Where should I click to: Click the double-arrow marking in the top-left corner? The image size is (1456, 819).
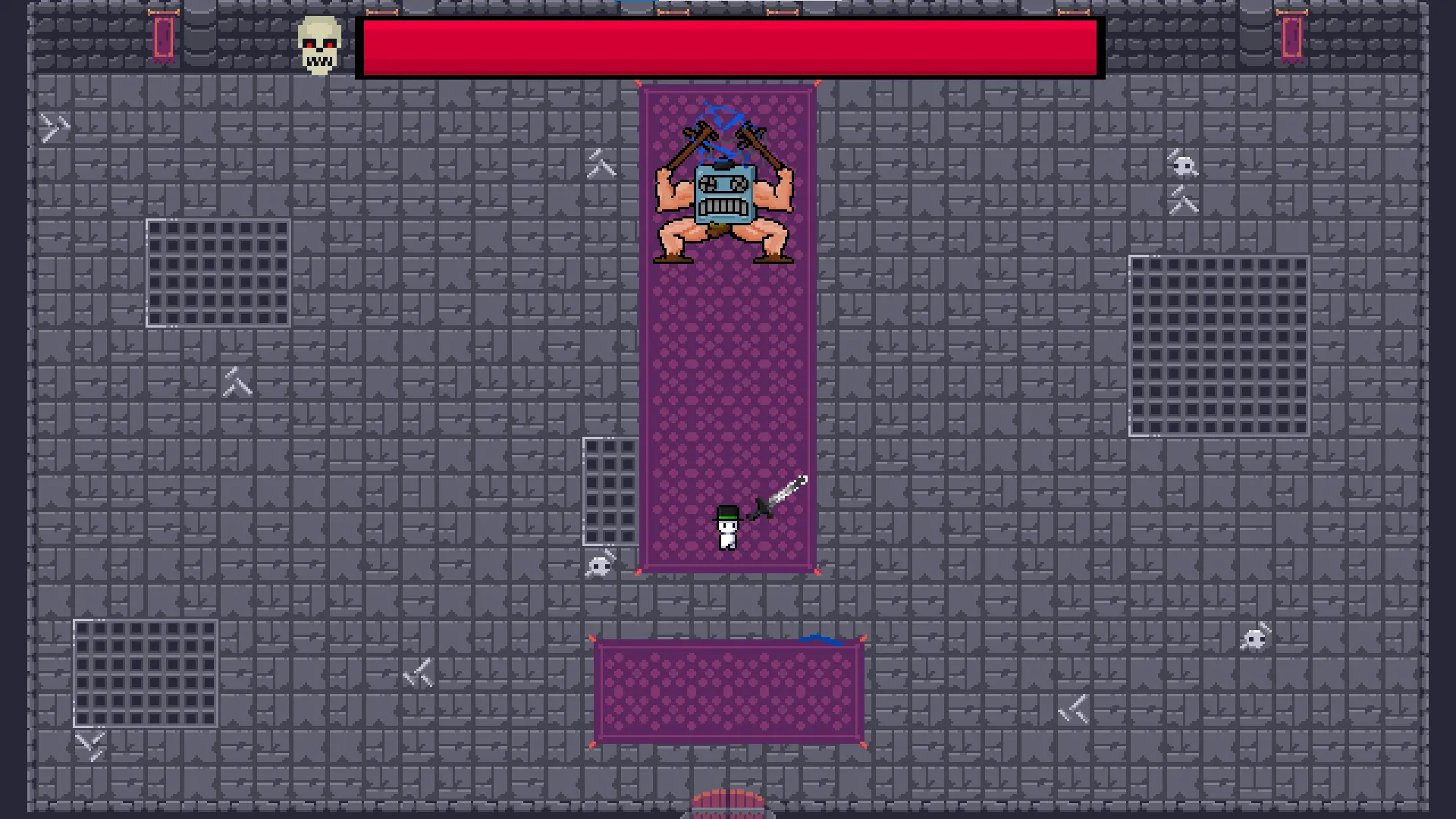53,127
